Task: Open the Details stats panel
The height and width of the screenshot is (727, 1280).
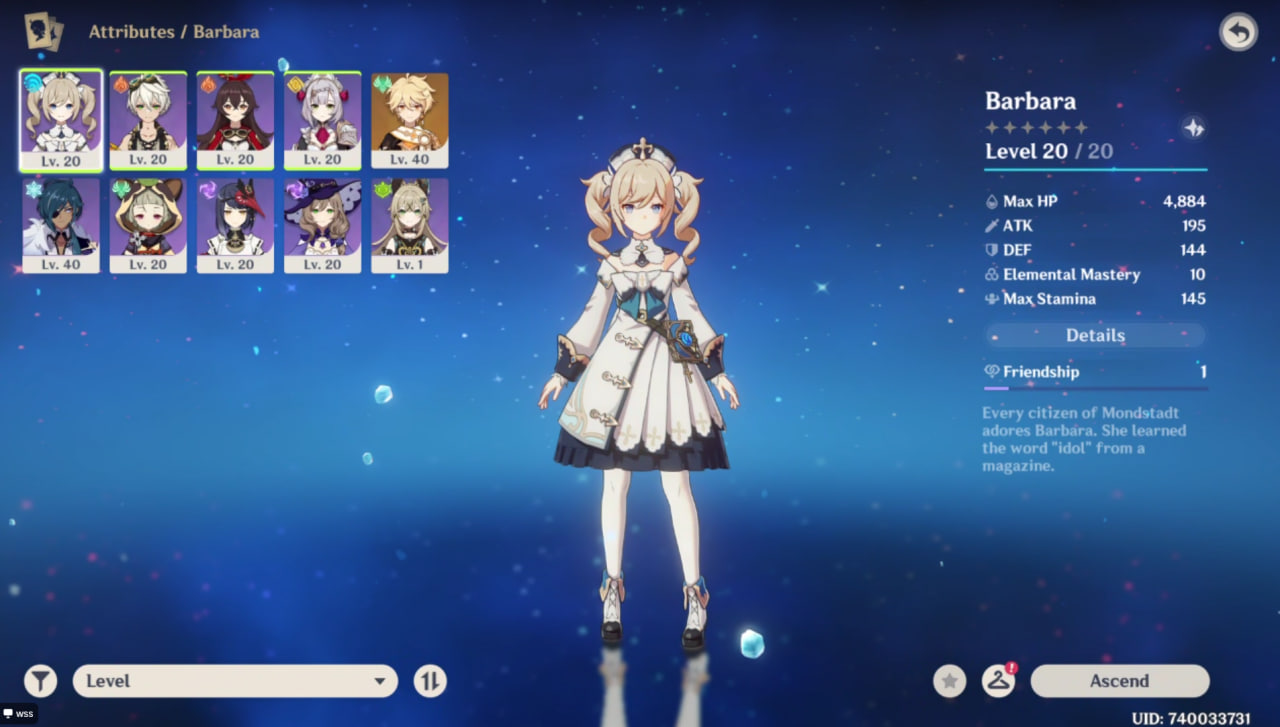Action: point(1095,336)
